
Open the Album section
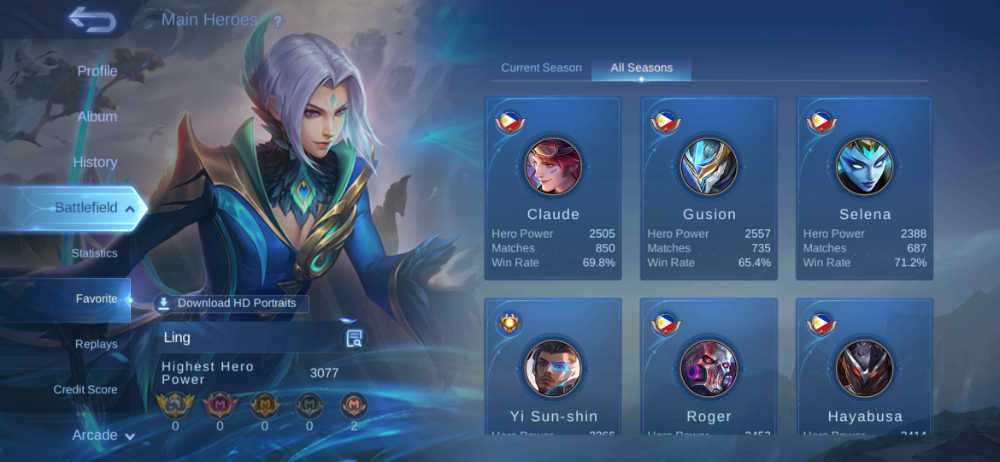tap(97, 116)
